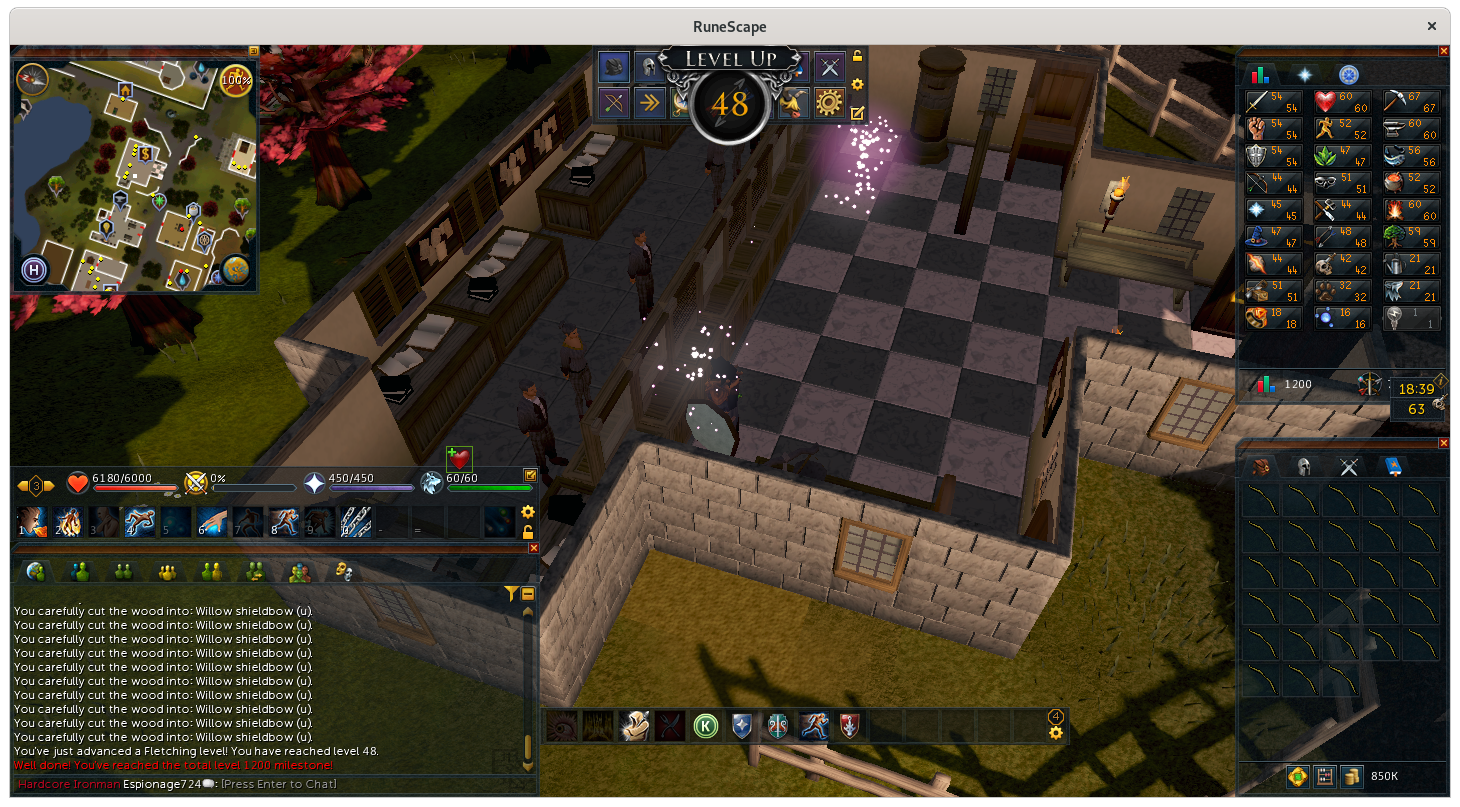Switch to the All chat globe tab
The height and width of the screenshot is (807, 1460).
35,571
